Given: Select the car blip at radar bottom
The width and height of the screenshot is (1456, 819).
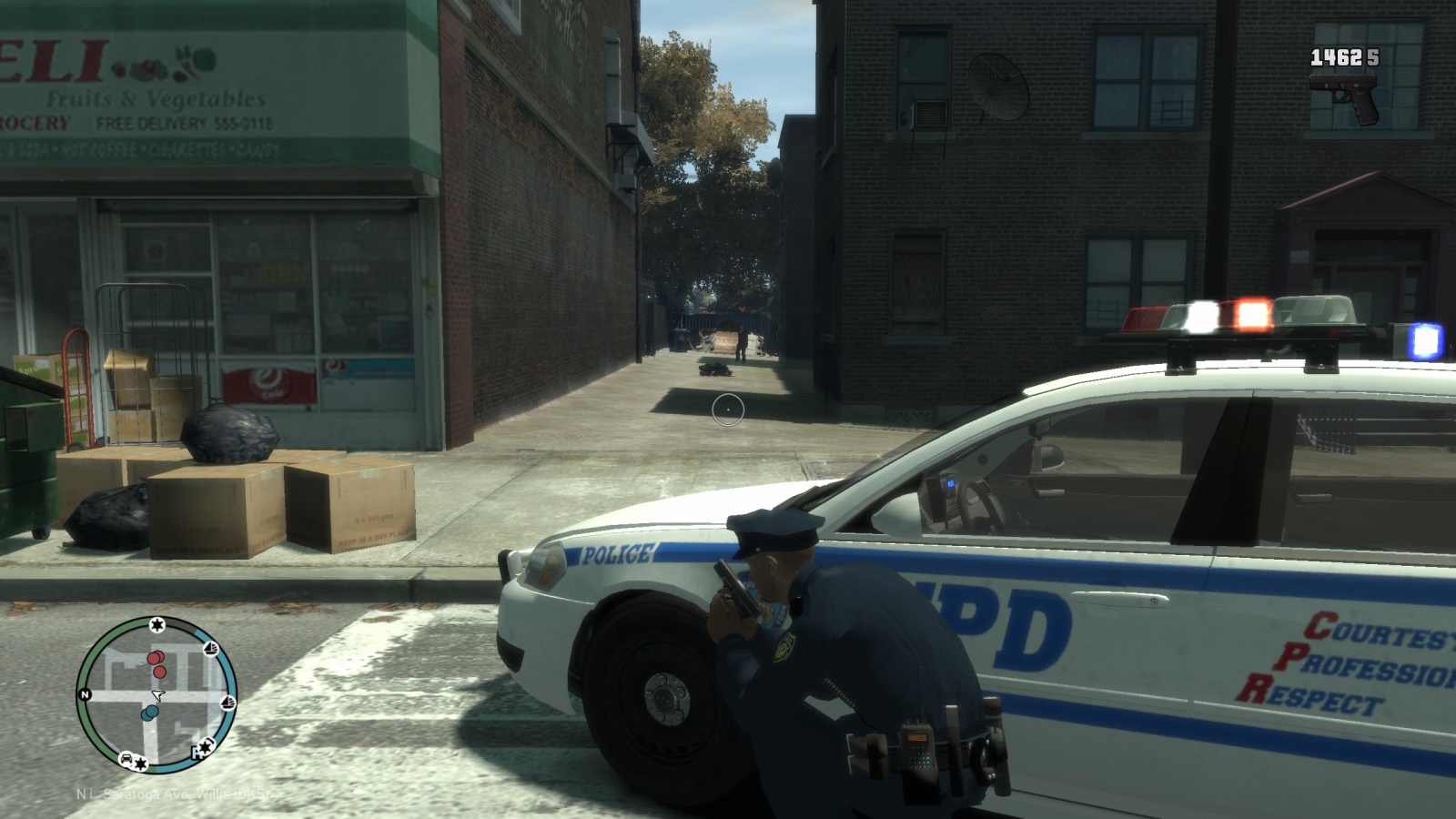Looking at the screenshot, I should coord(126,759).
